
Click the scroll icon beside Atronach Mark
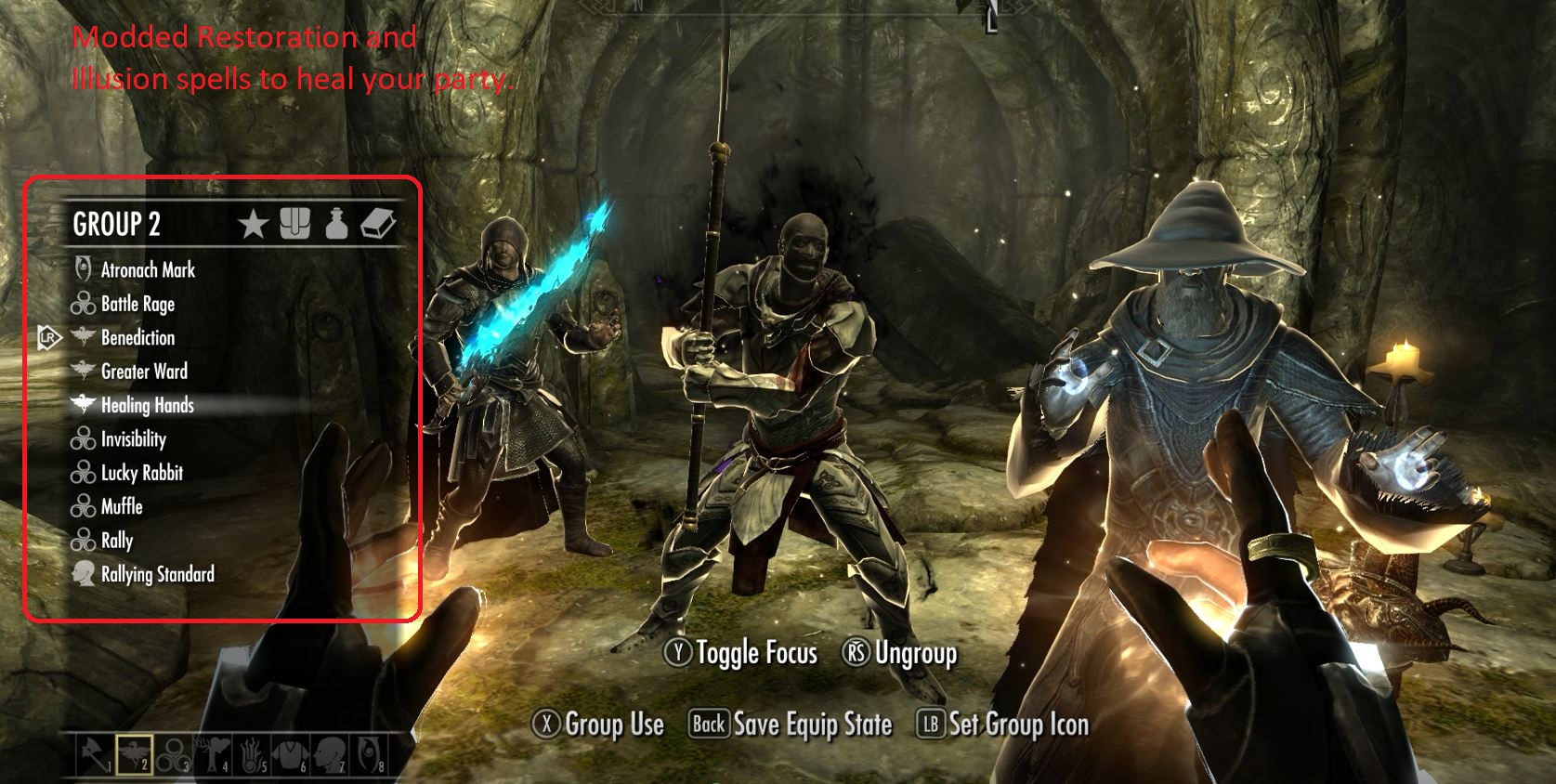[82, 270]
